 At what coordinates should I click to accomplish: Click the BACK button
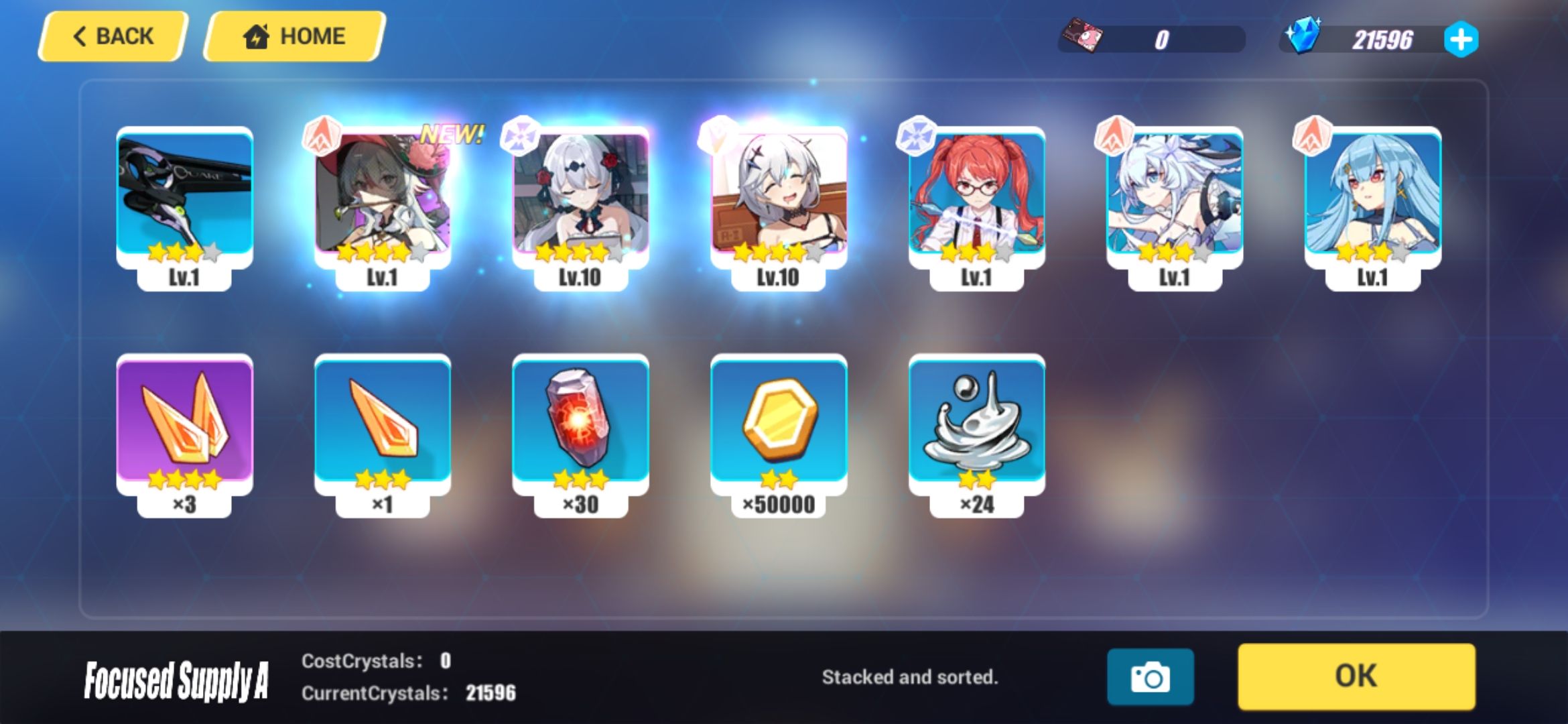tap(111, 35)
